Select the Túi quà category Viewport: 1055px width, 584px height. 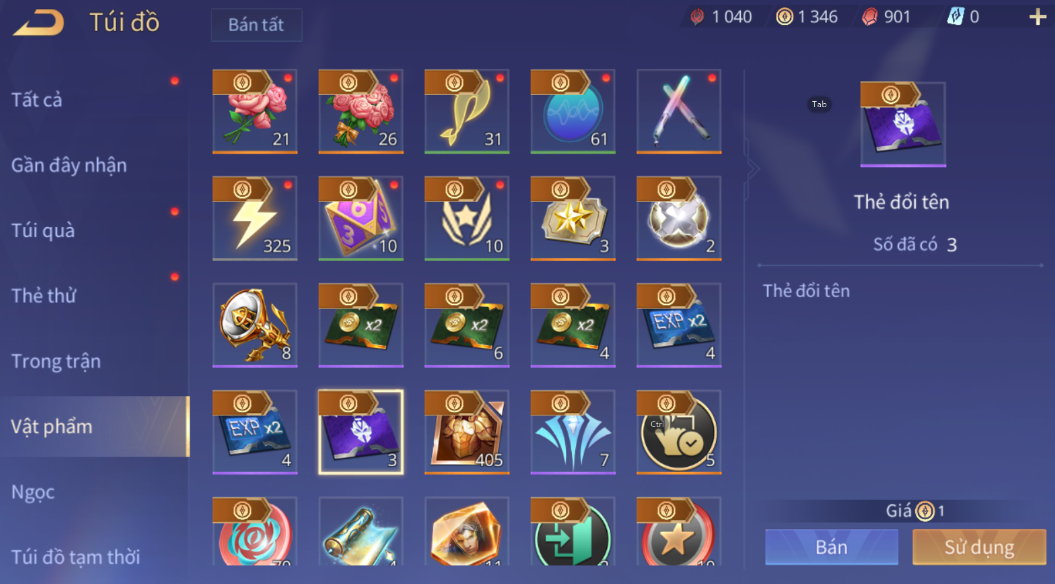(43, 231)
